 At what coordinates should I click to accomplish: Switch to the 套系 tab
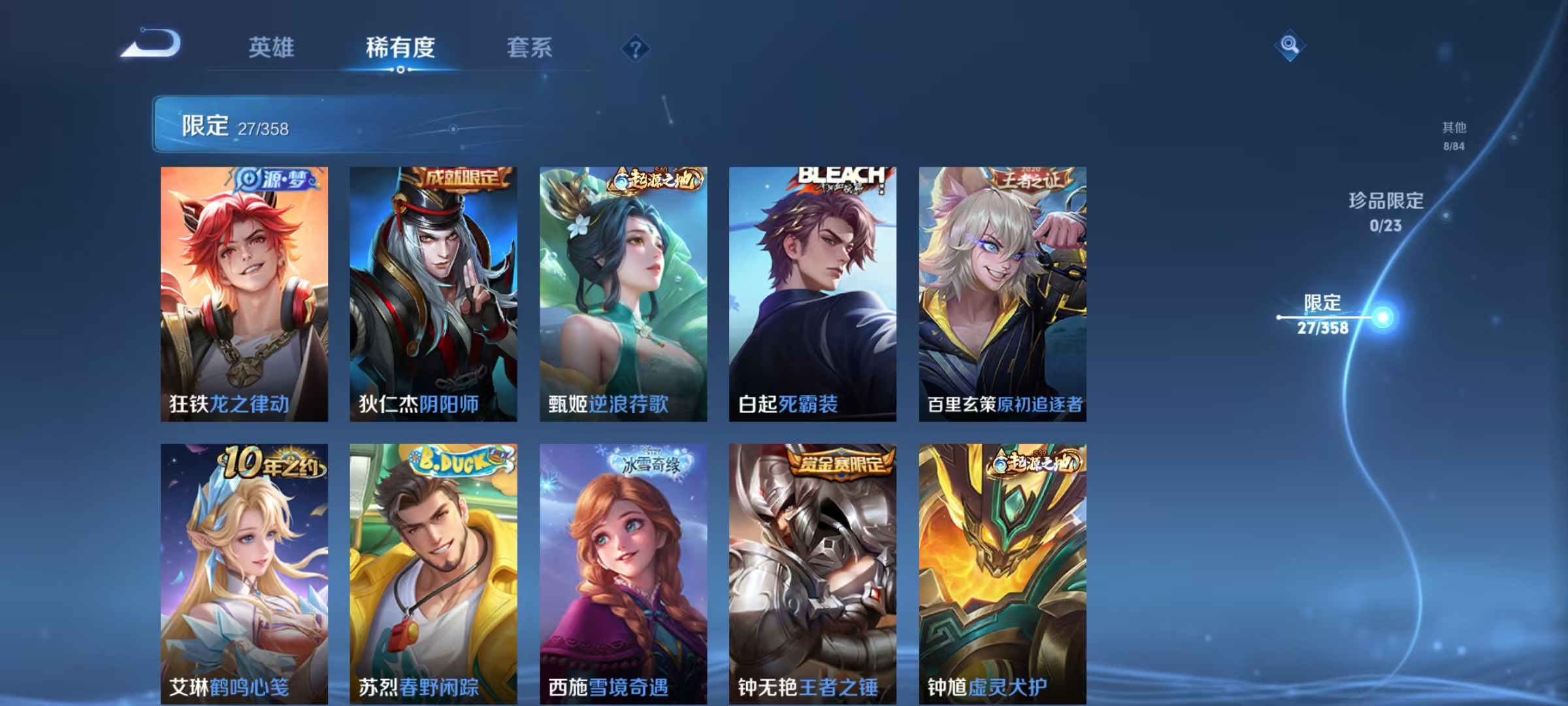pyautogui.click(x=530, y=48)
